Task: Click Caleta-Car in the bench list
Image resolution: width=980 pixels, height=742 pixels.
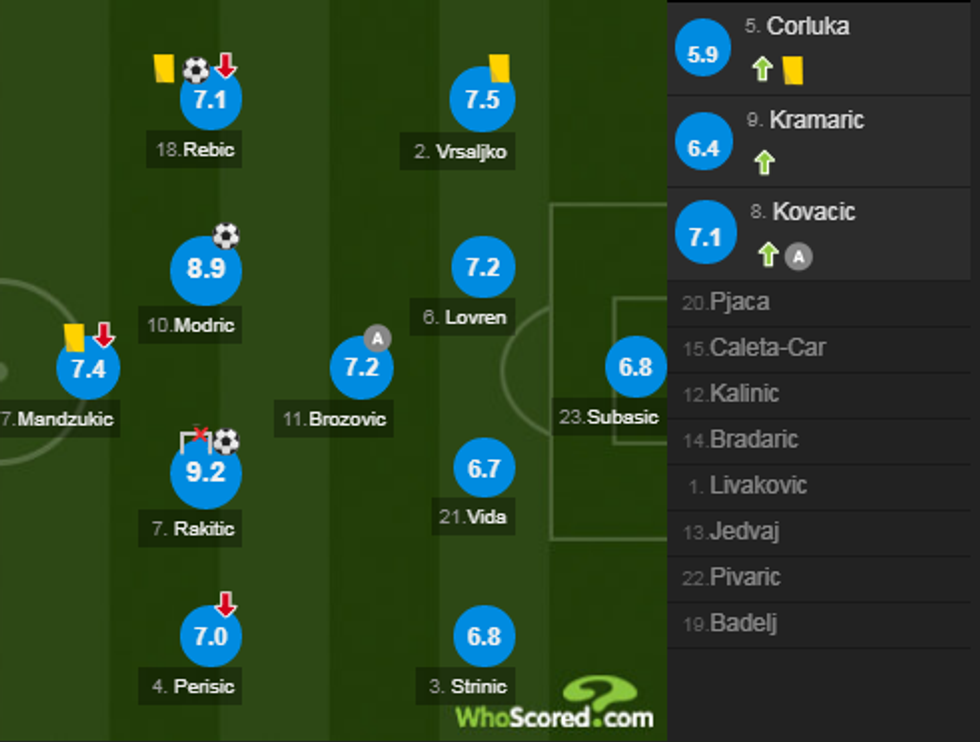Action: click(x=767, y=348)
